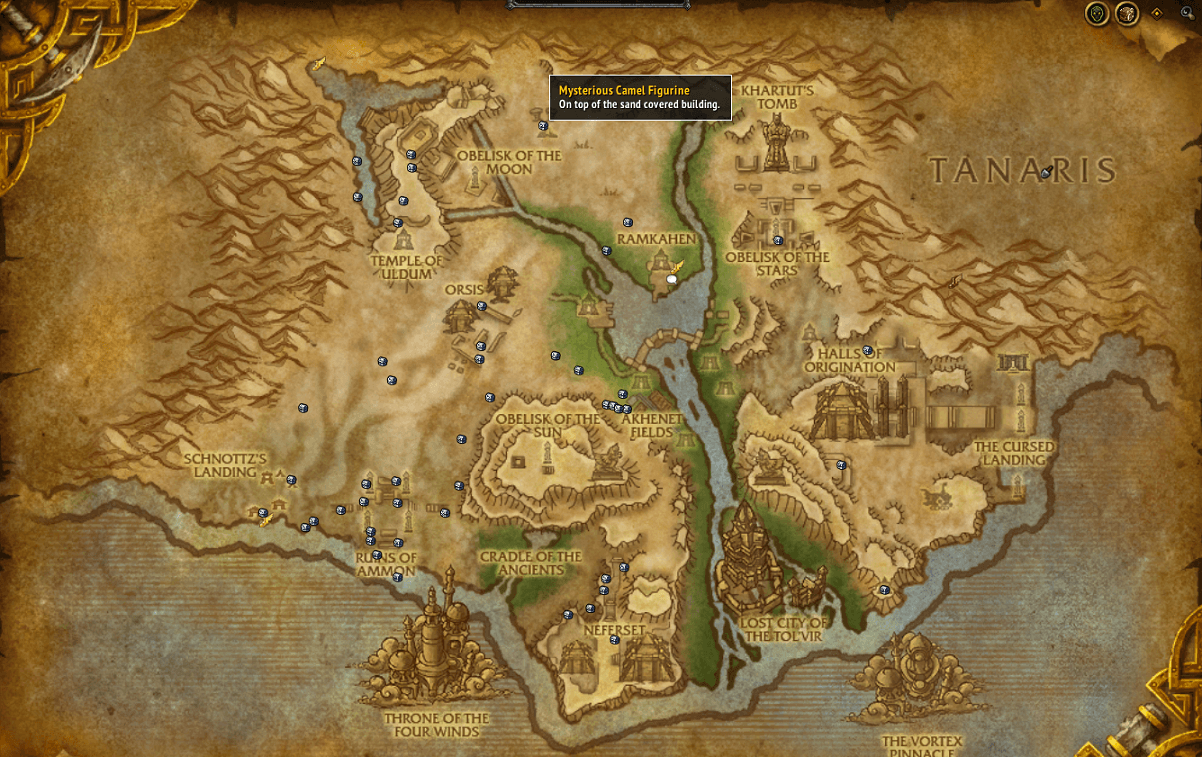Image resolution: width=1202 pixels, height=757 pixels.
Task: Click the white speech bubble marker at Ramkahen
Action: [672, 279]
